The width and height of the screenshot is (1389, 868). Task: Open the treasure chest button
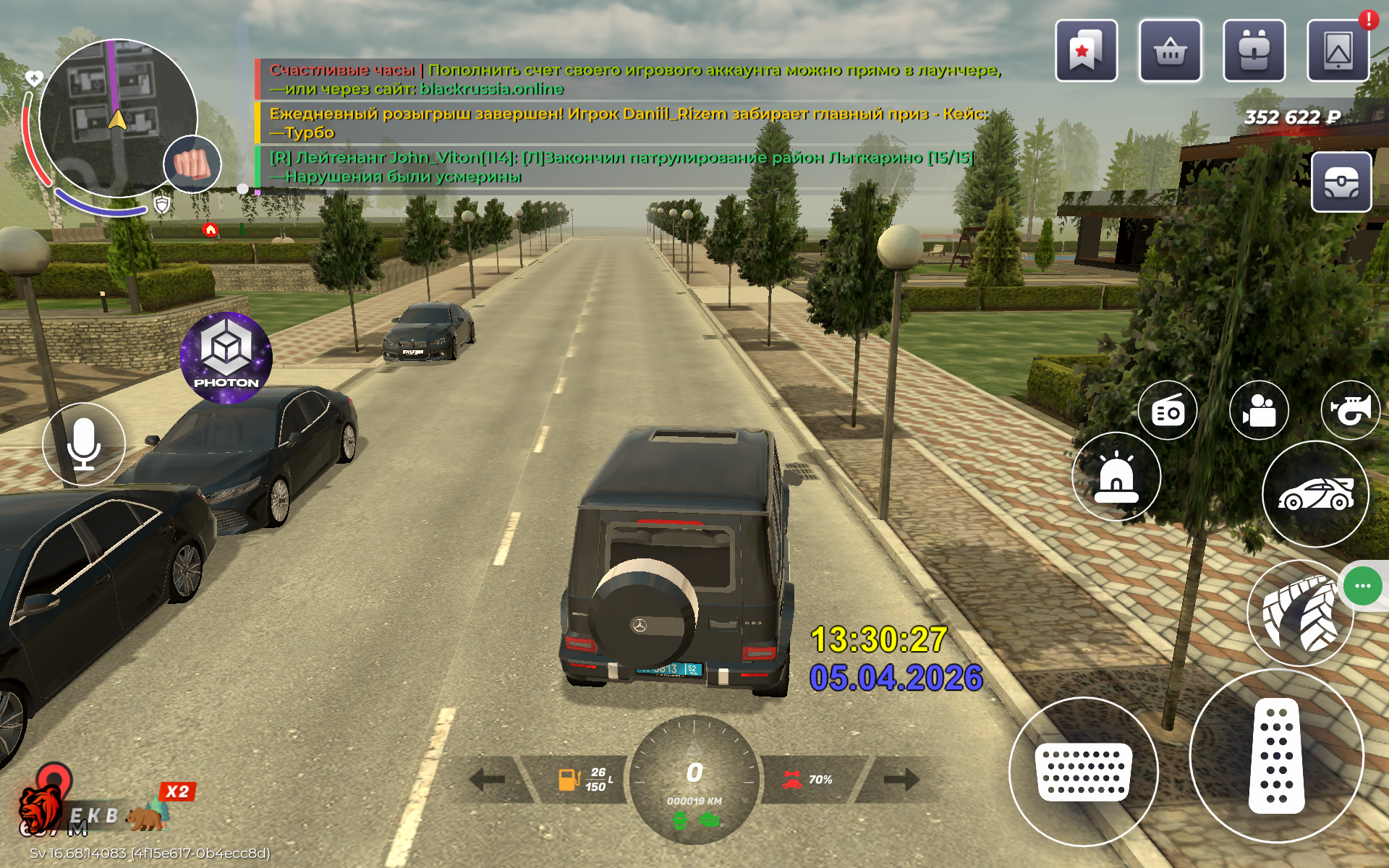coord(1341,182)
